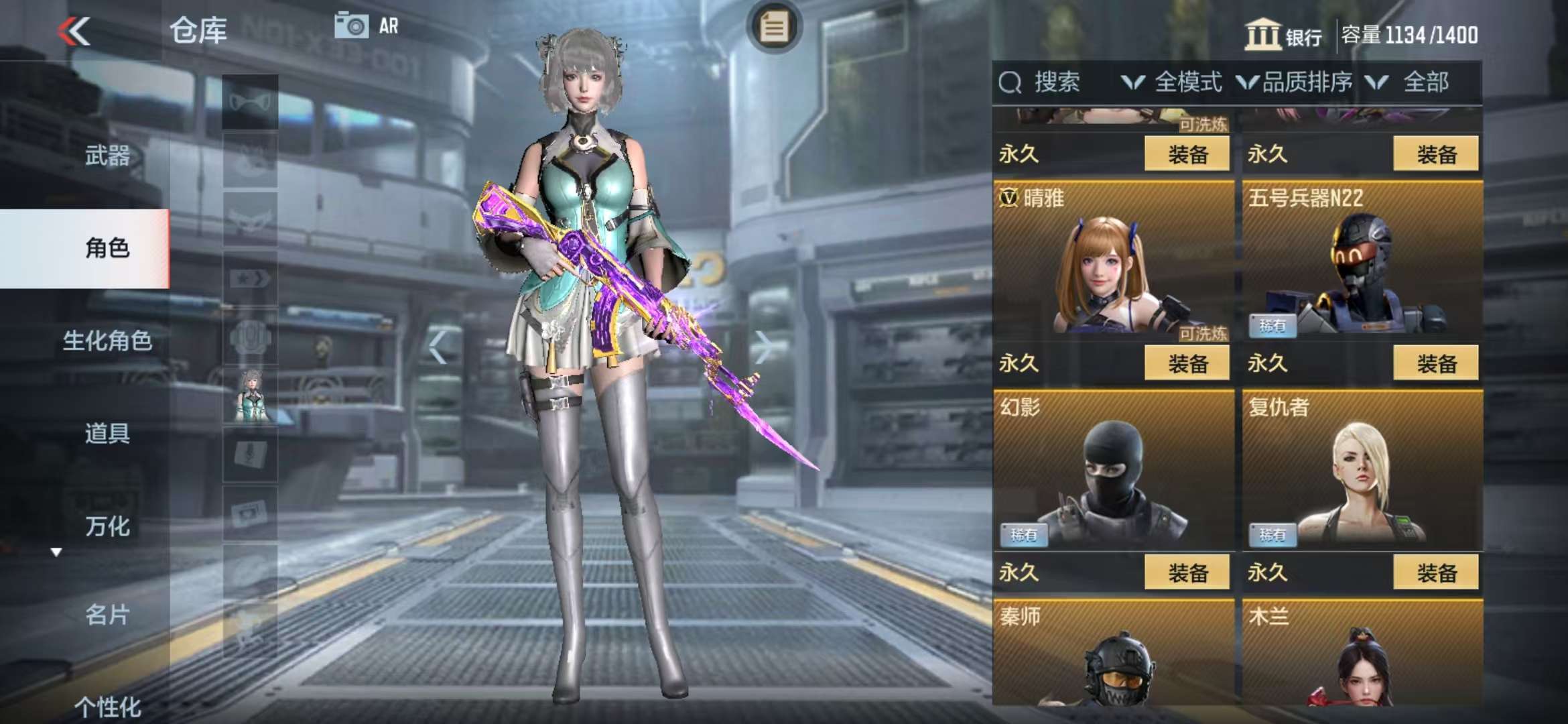Equip the 复仇者 character
This screenshot has width=1568, height=724.
pos(1435,572)
